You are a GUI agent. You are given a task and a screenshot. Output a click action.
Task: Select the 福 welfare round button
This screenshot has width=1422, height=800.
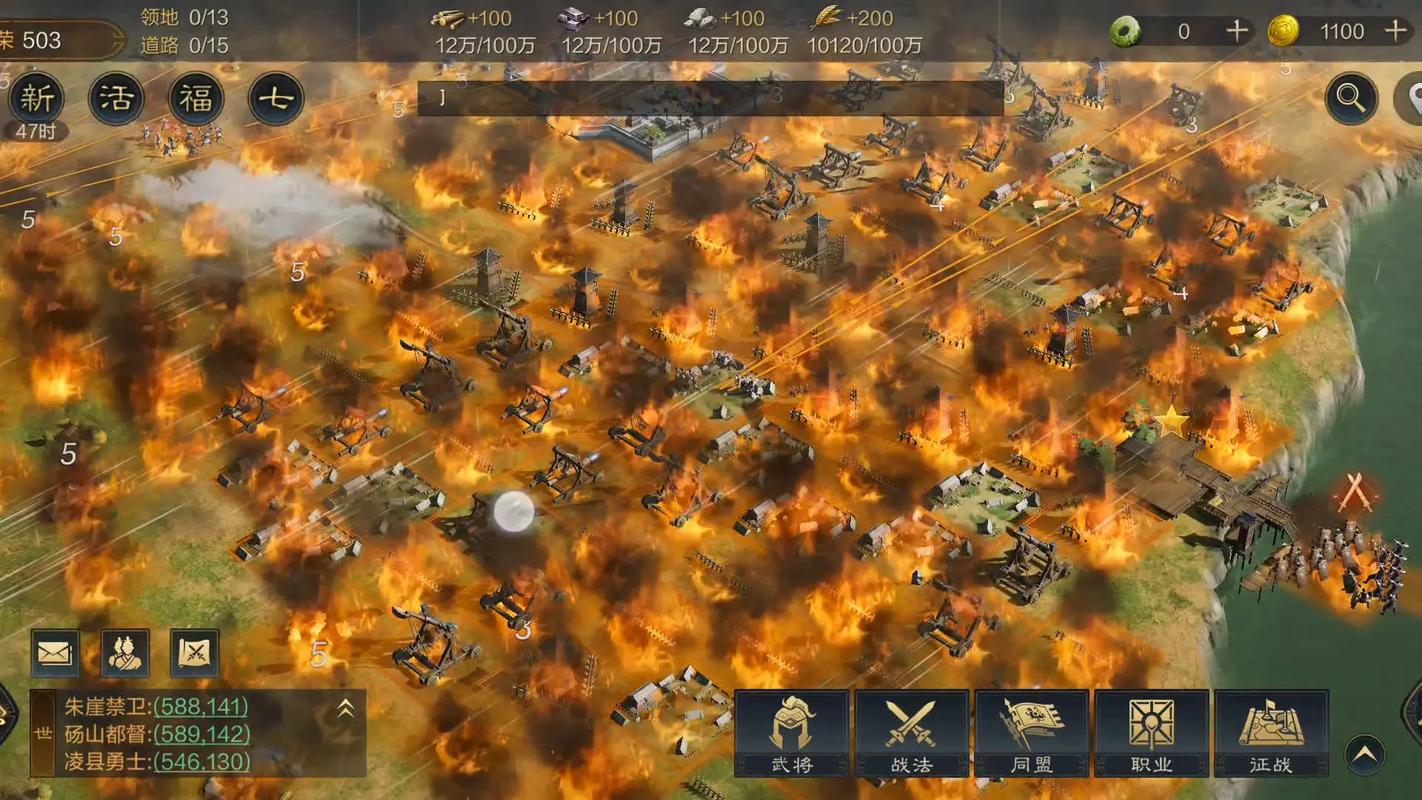[x=196, y=98]
